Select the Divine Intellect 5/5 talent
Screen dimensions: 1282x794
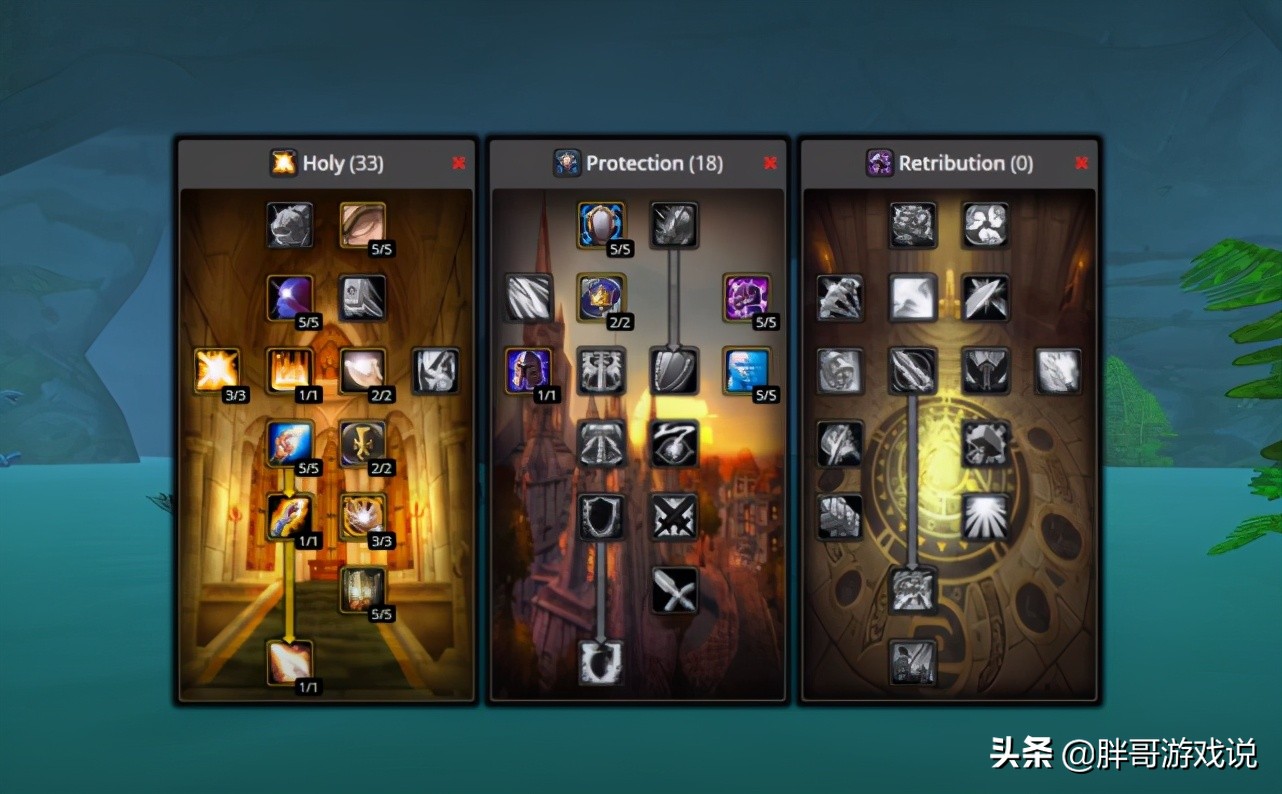363,225
